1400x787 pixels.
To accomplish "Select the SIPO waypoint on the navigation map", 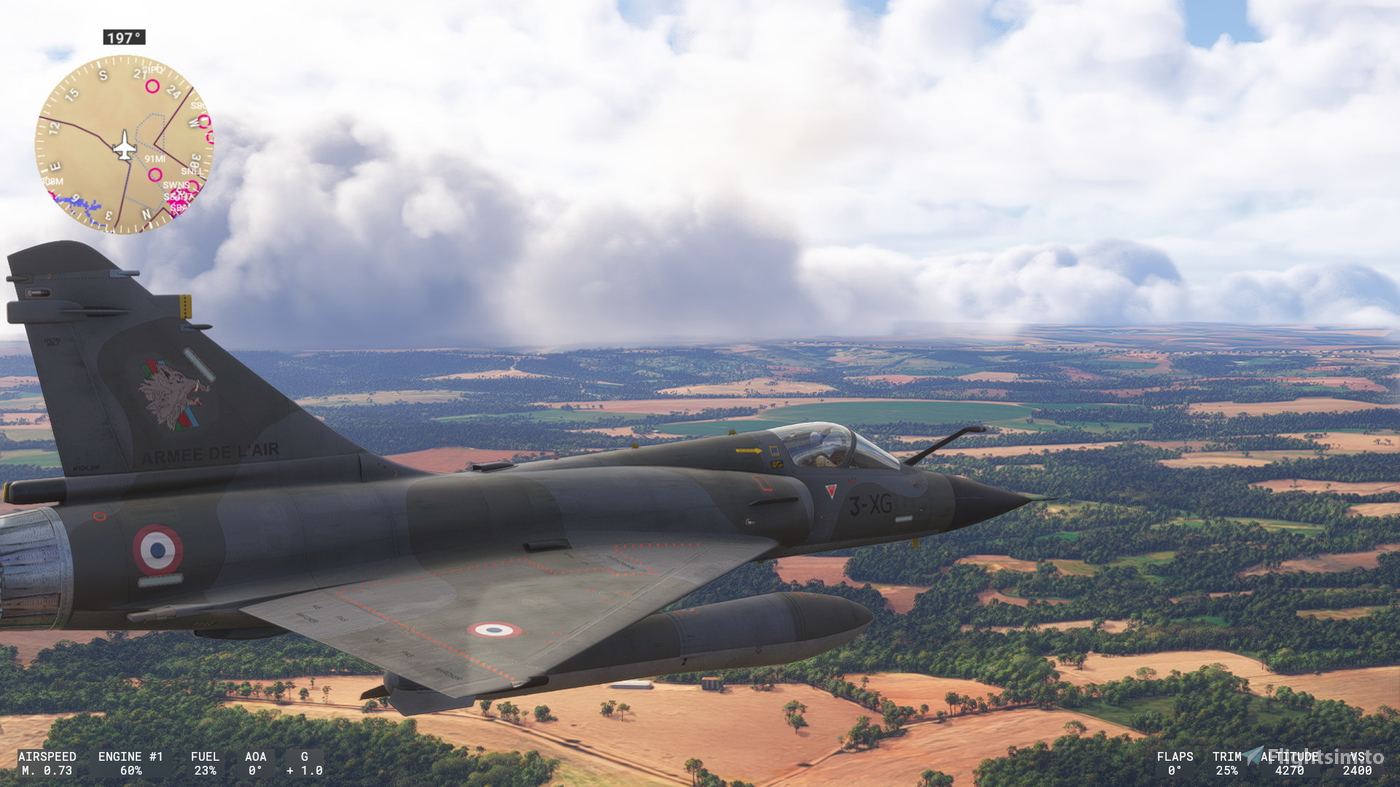I will tap(154, 69).
